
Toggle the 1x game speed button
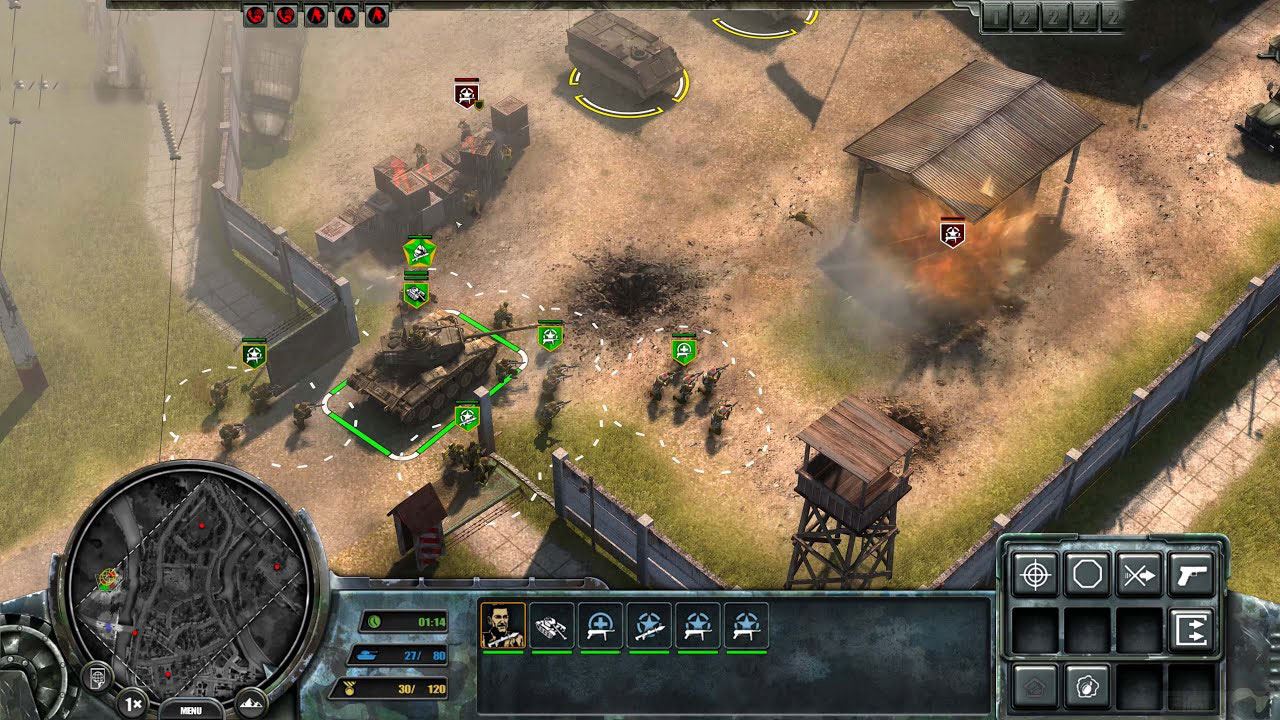coord(131,702)
